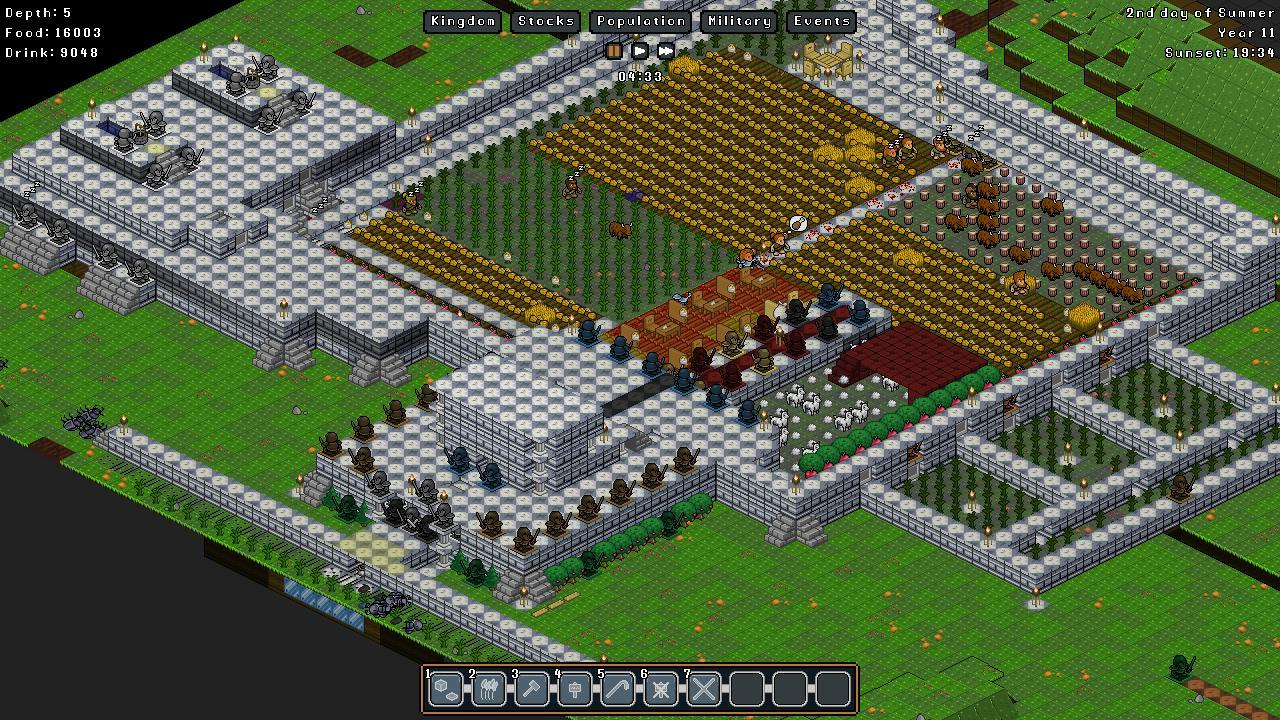Toggle the pause button above the clock

tap(616, 50)
